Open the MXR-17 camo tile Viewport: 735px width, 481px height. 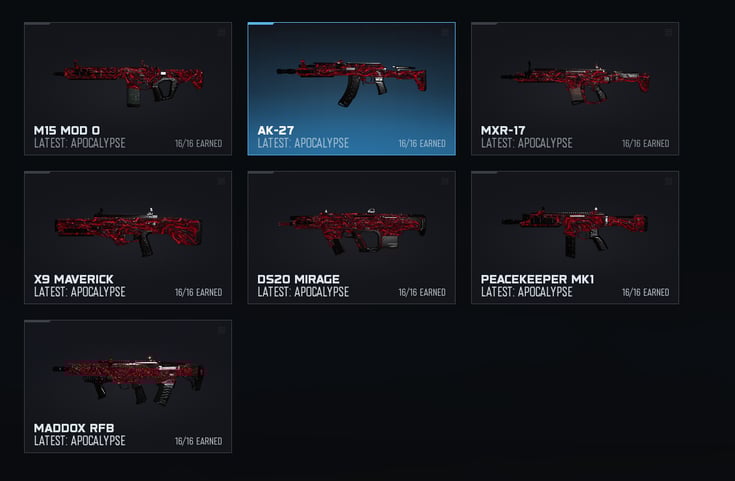coord(575,89)
